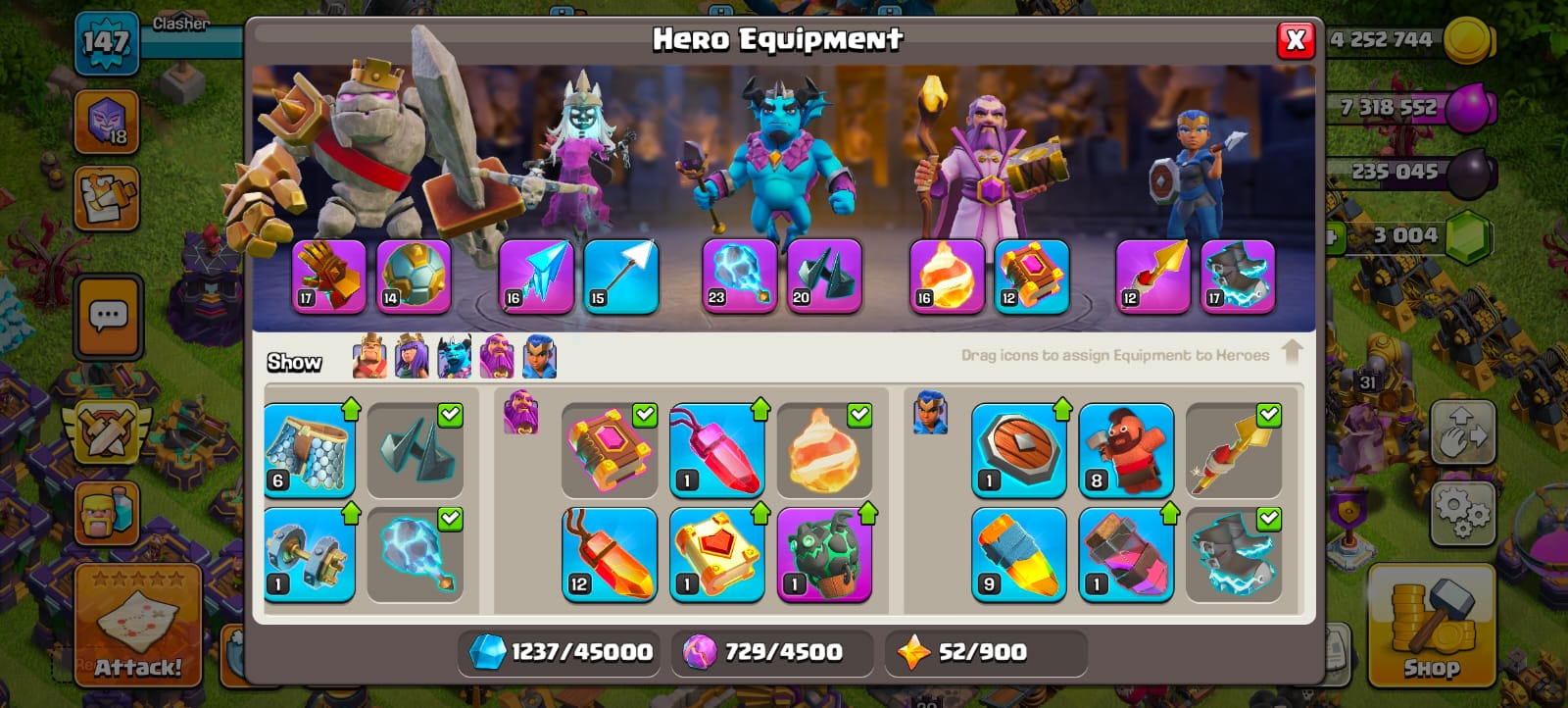Select the level 17 Electro Boots slot
Viewport: 1568px width, 708px height.
click(x=1238, y=277)
